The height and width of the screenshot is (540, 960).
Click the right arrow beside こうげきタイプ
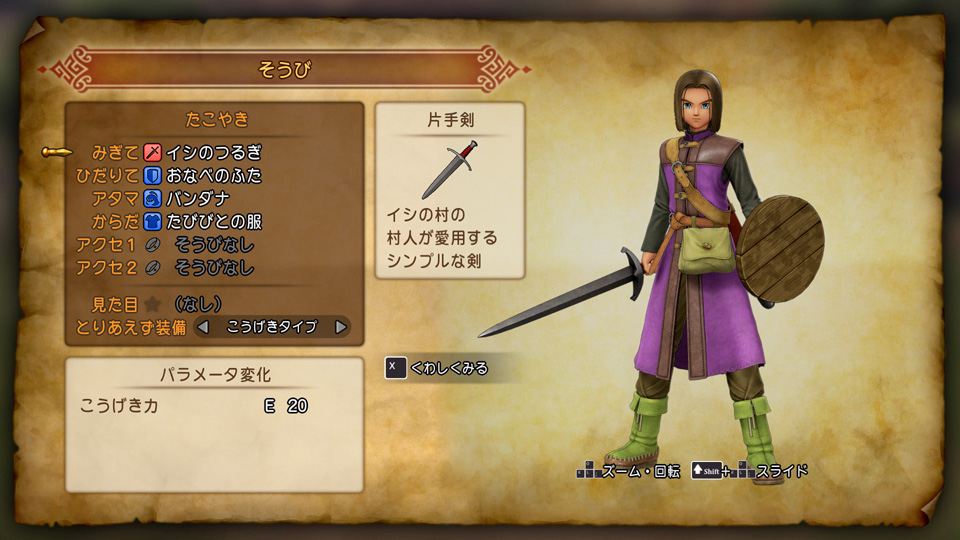pyautogui.click(x=341, y=326)
